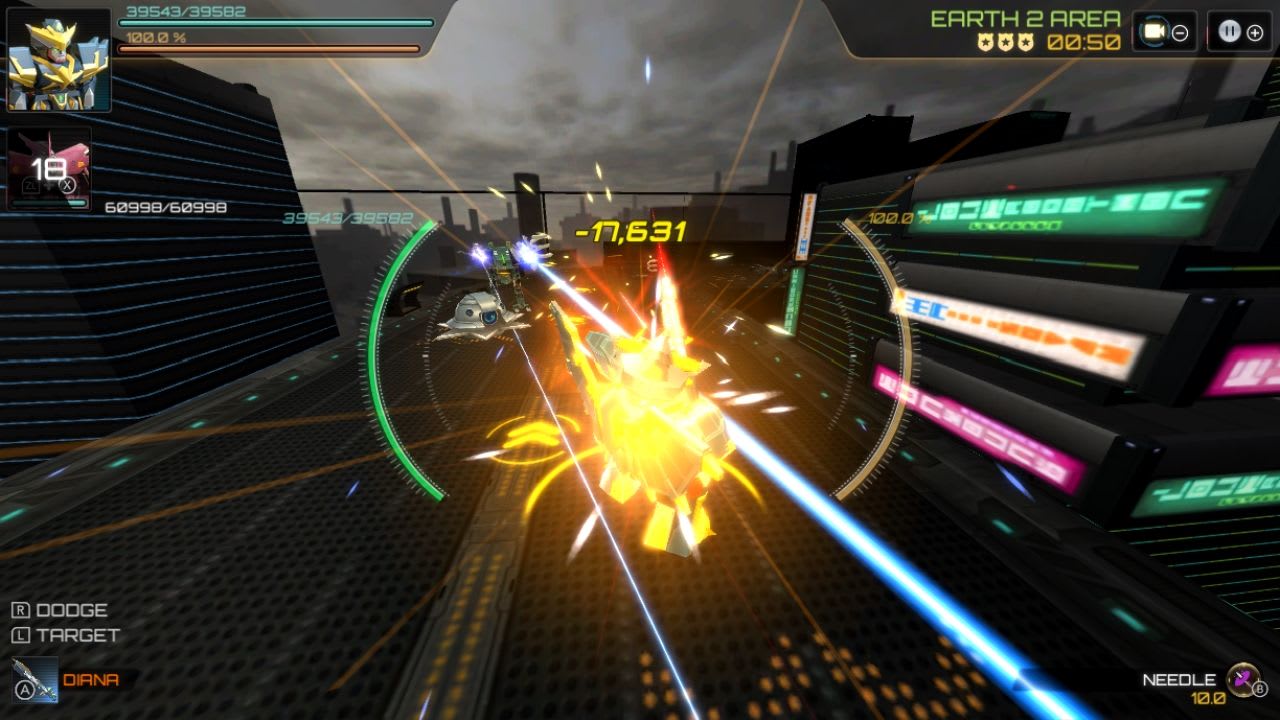Screen dimensions: 1280x720
Task: Click the EARTH 2 AREA label
Action: [1024, 17]
